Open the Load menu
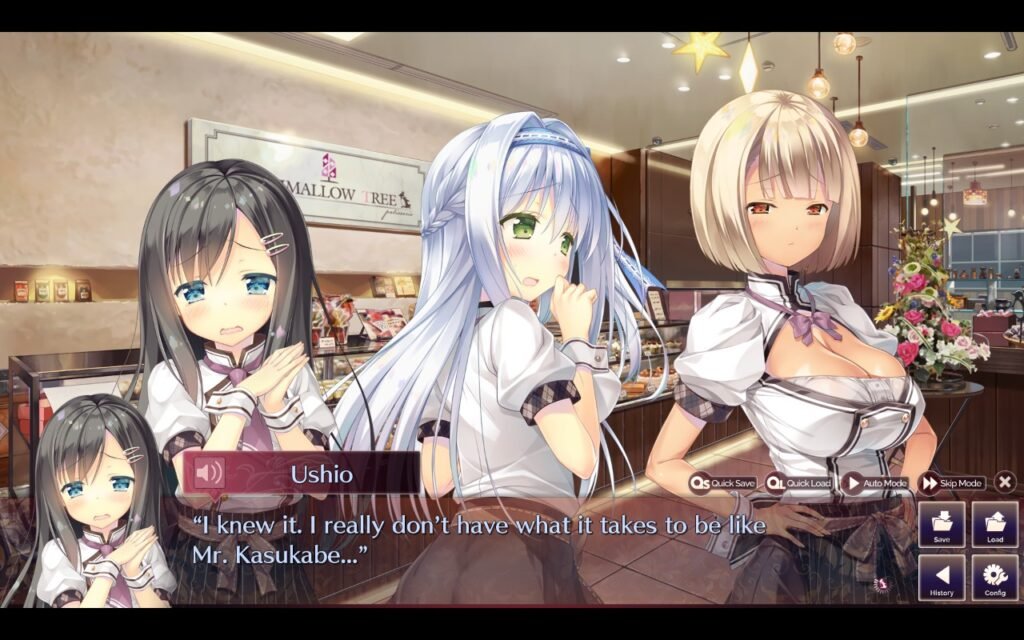1024x640 pixels. [x=994, y=524]
